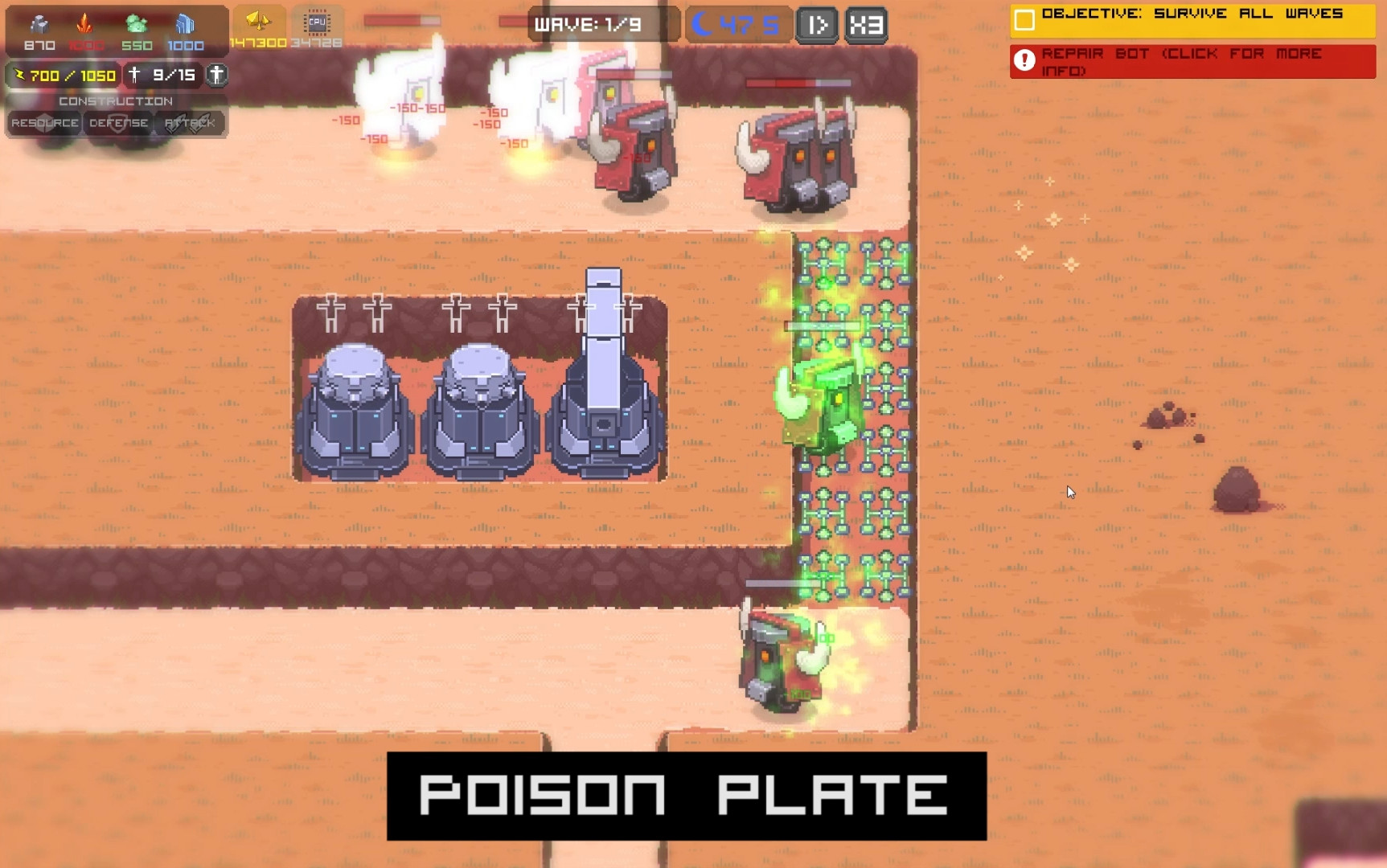Screen dimensions: 1387x868
Task: Click the CPU chip icon
Action: click(317, 23)
